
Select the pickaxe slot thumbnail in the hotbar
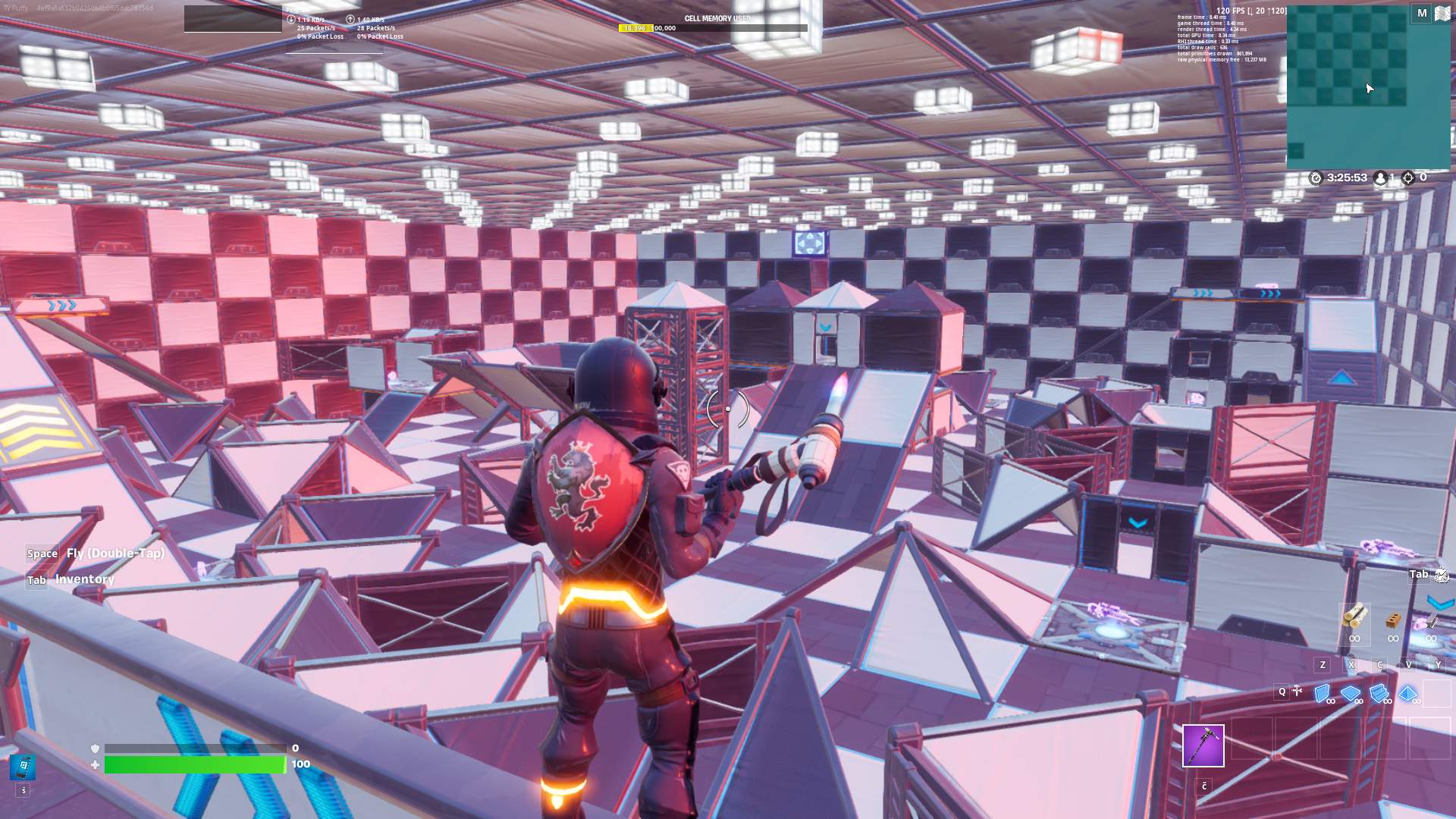coord(1203,747)
